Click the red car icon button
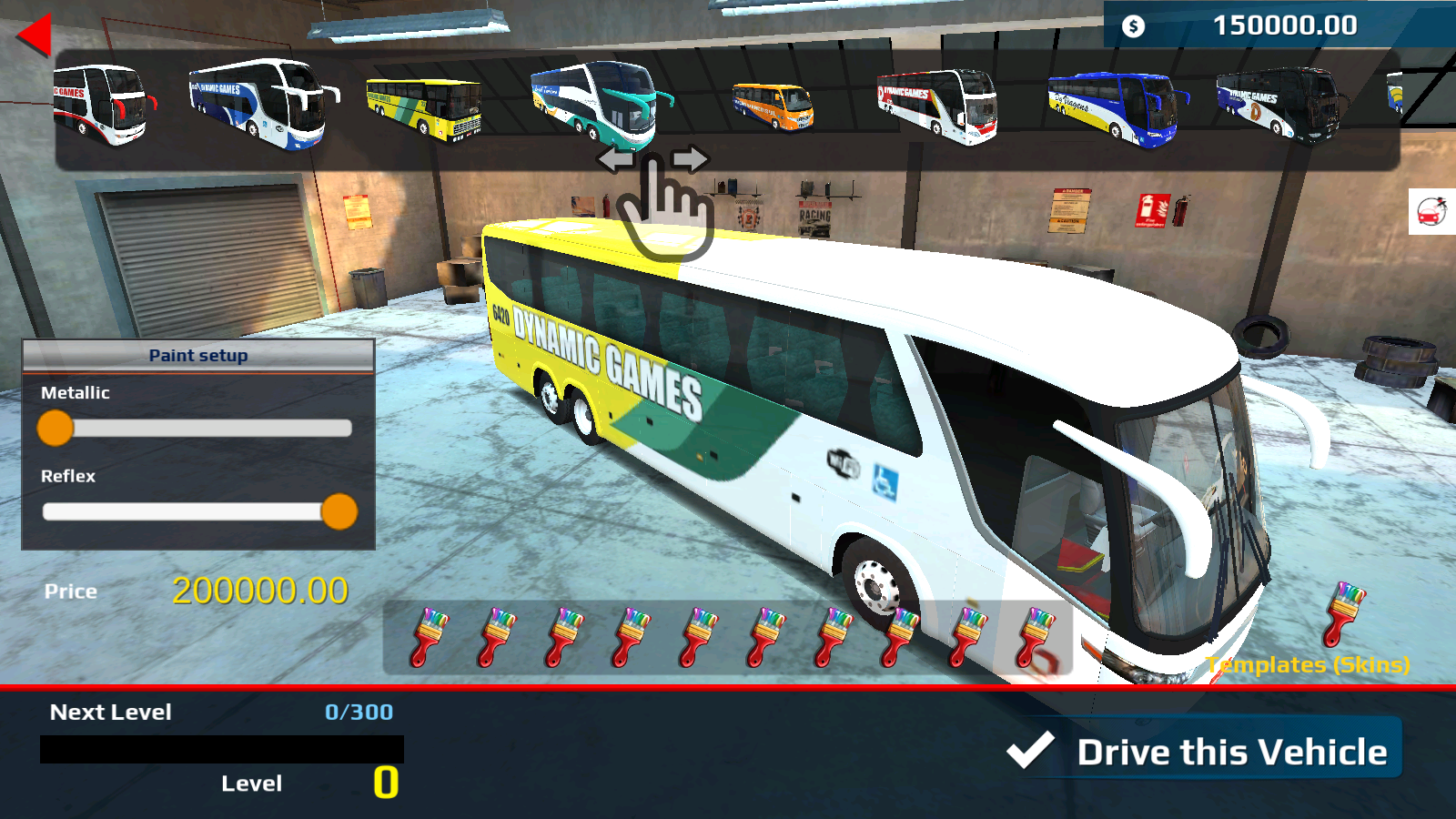The image size is (1456, 819). tap(1431, 212)
